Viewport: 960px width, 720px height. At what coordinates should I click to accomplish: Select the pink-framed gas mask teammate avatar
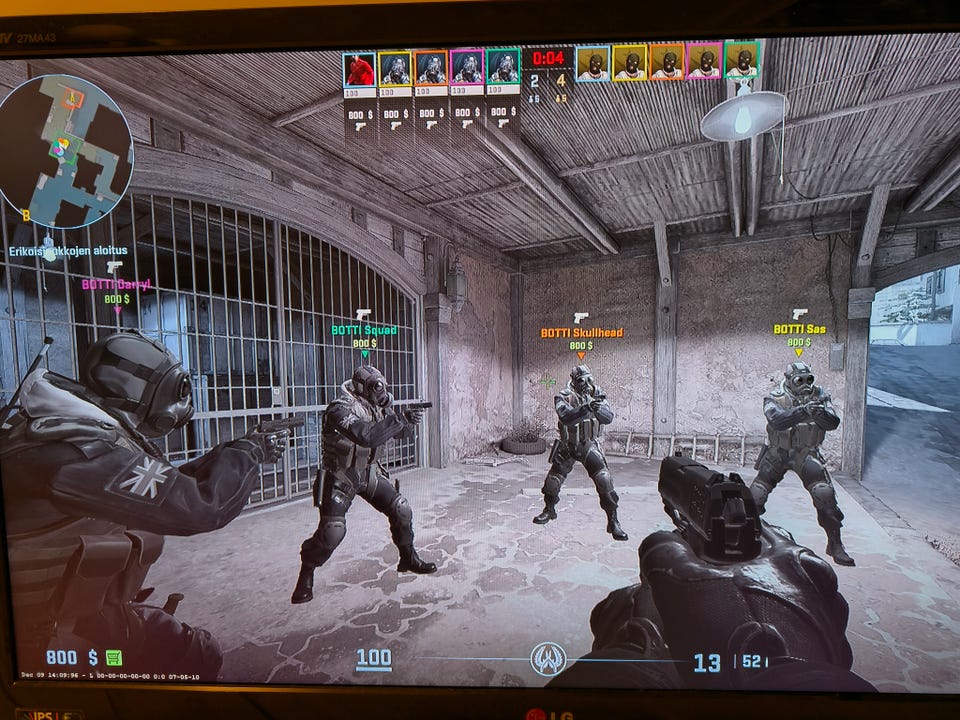tap(467, 69)
